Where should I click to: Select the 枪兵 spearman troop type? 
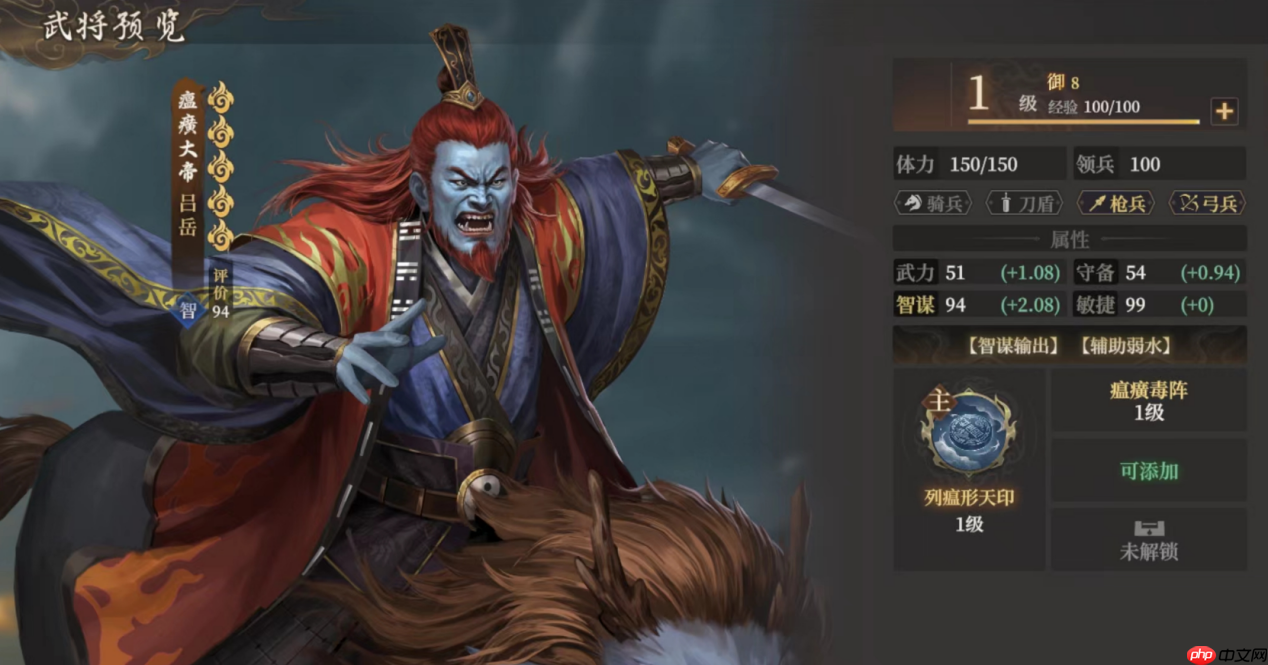coord(1116,203)
